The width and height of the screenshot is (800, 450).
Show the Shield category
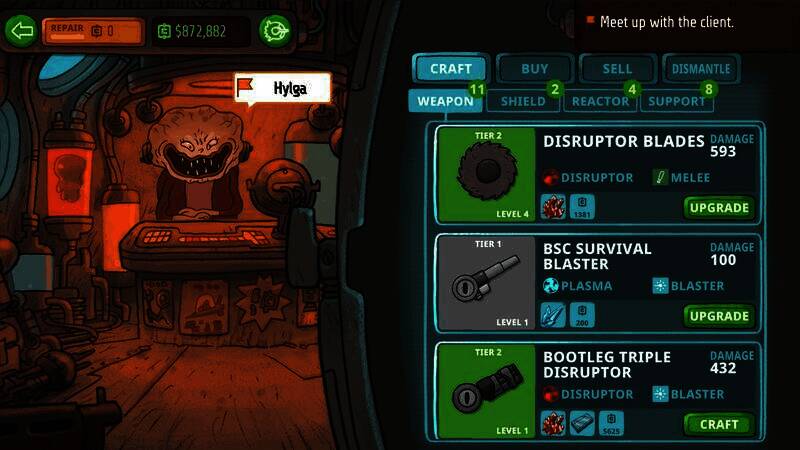coord(523,101)
